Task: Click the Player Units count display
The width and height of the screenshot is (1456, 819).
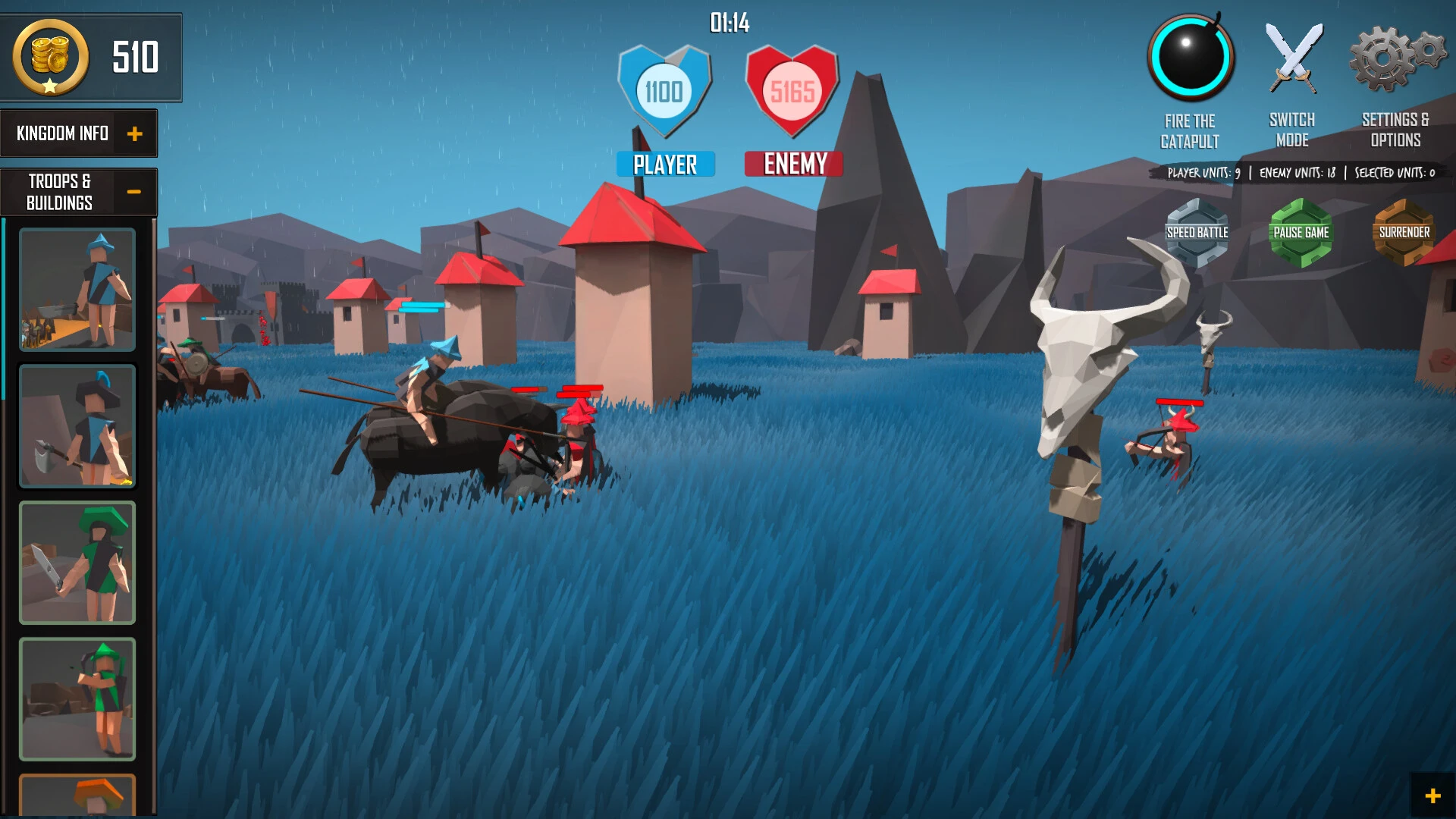Action: [1203, 172]
